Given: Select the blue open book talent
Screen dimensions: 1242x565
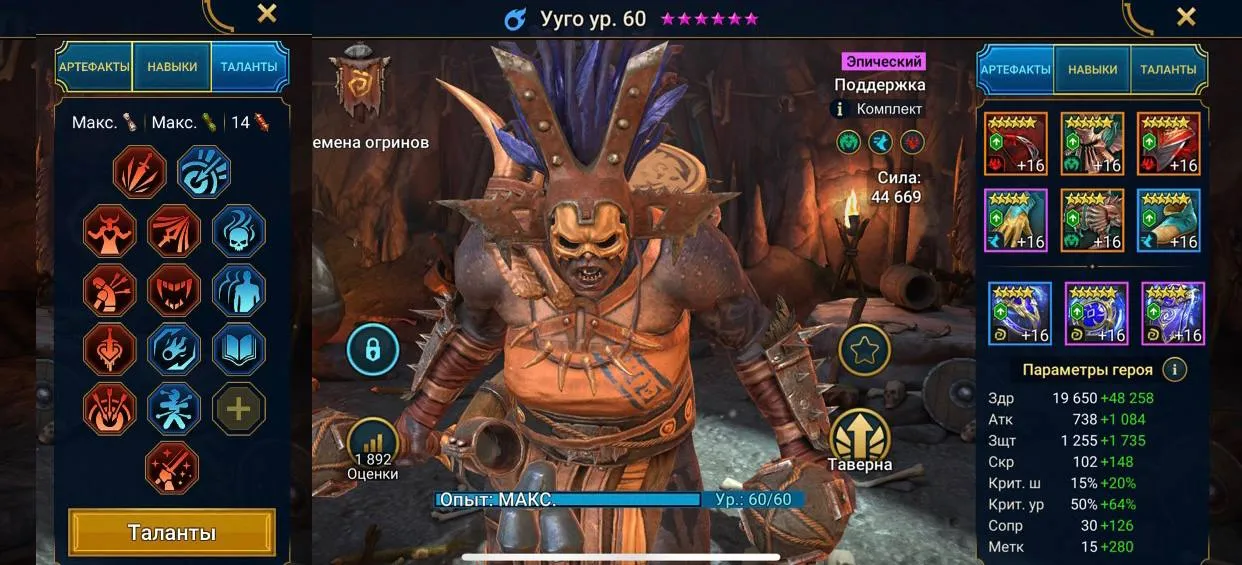Looking at the screenshot, I should (239, 349).
